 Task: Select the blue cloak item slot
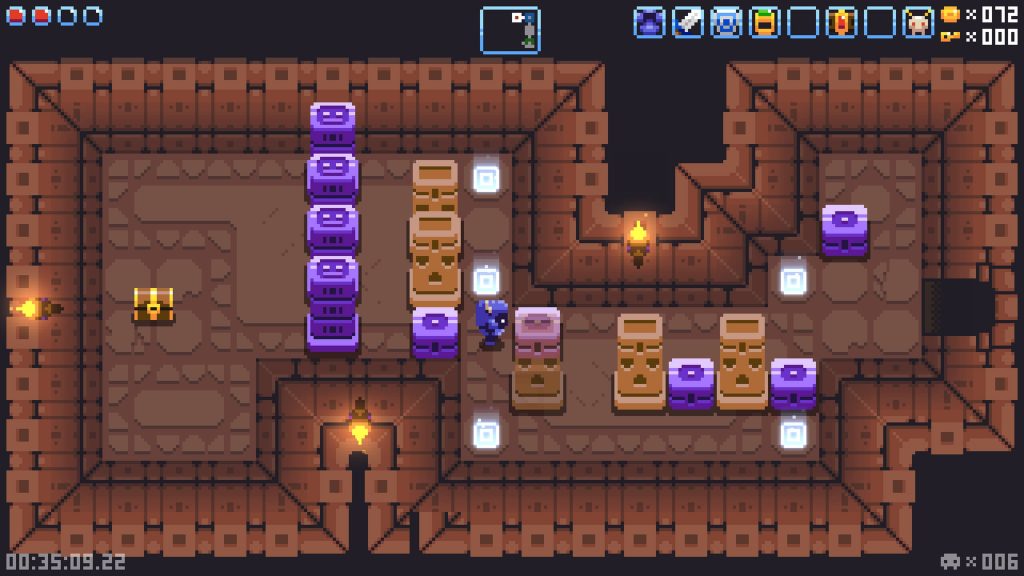coord(649,22)
